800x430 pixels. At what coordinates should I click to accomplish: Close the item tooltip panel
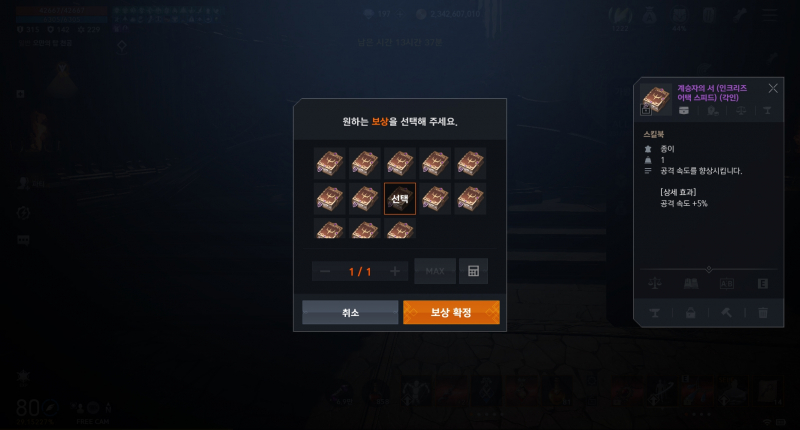click(x=773, y=88)
